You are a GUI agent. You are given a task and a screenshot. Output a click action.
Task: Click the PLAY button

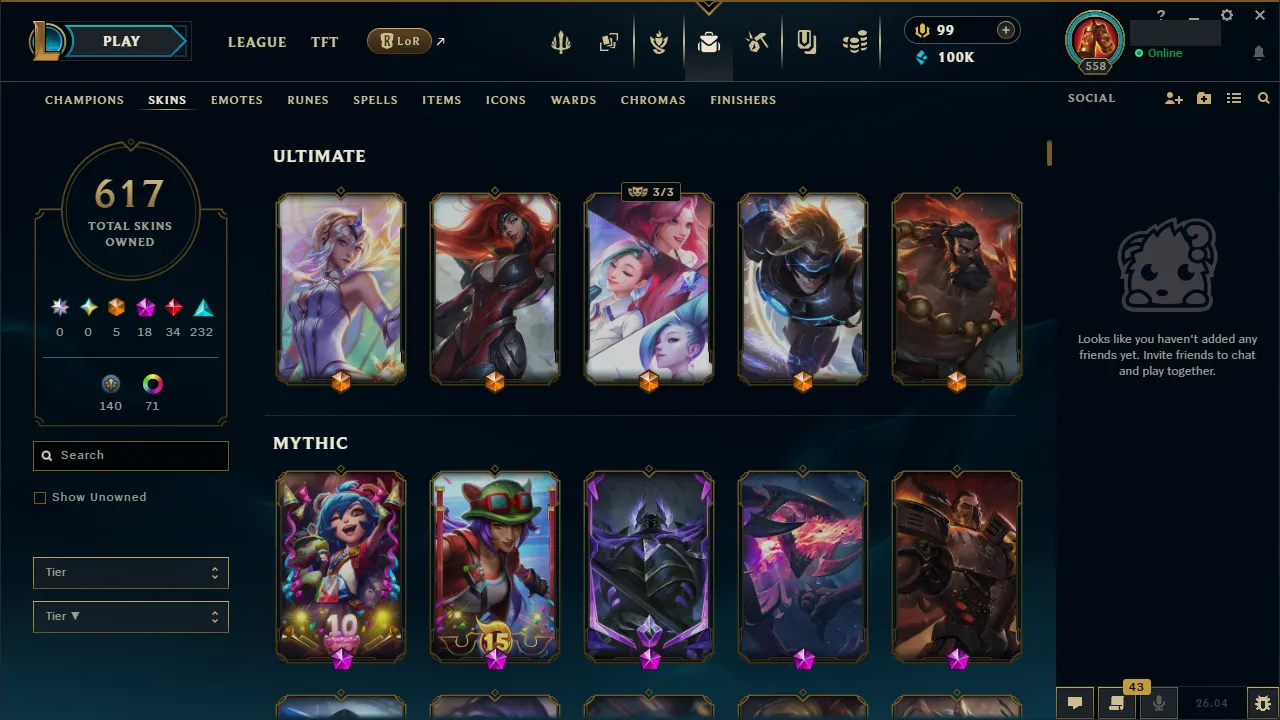click(121, 41)
